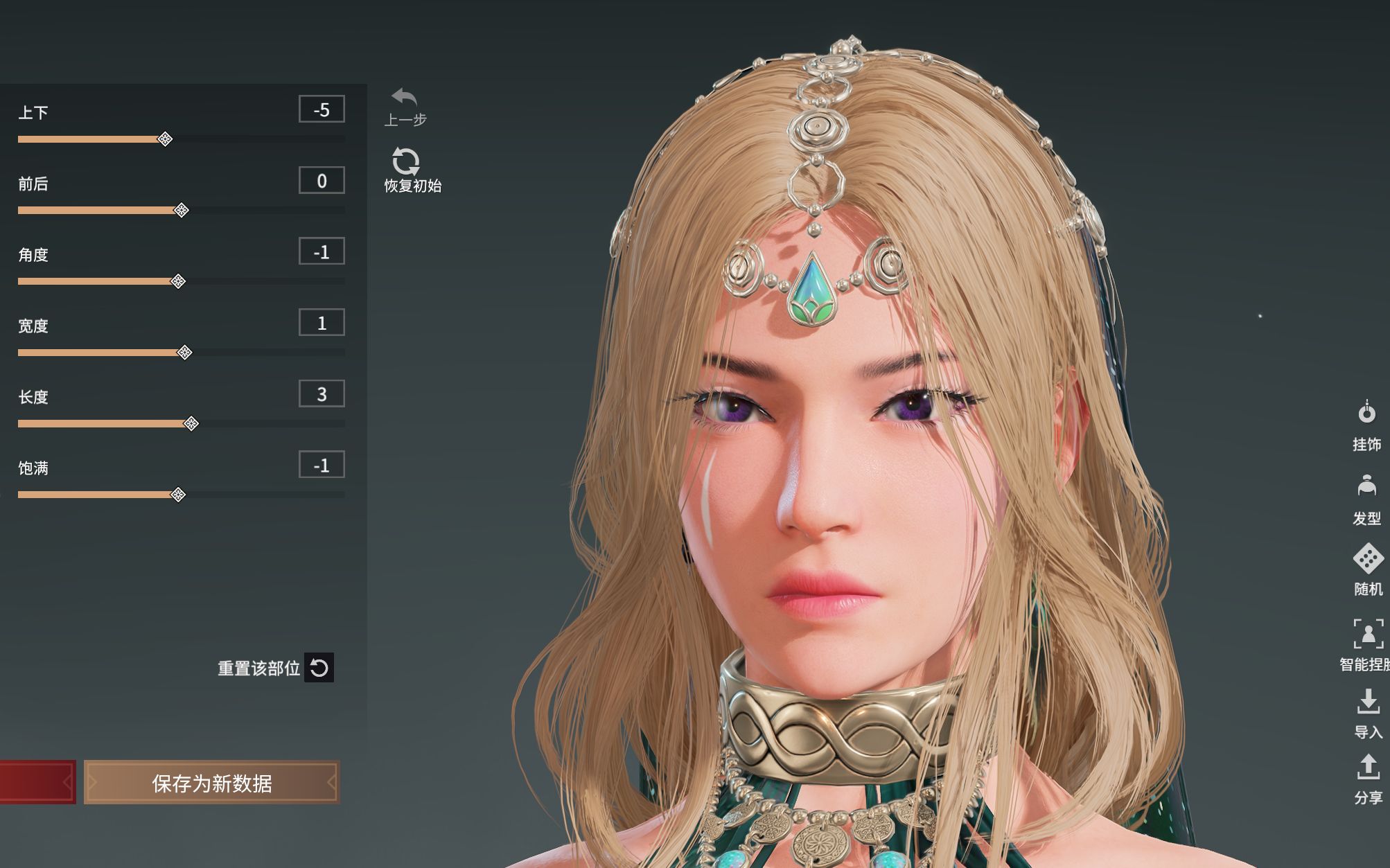Image resolution: width=1390 pixels, height=868 pixels.
Task: Click the 长度 slider handle
Action: (192, 424)
